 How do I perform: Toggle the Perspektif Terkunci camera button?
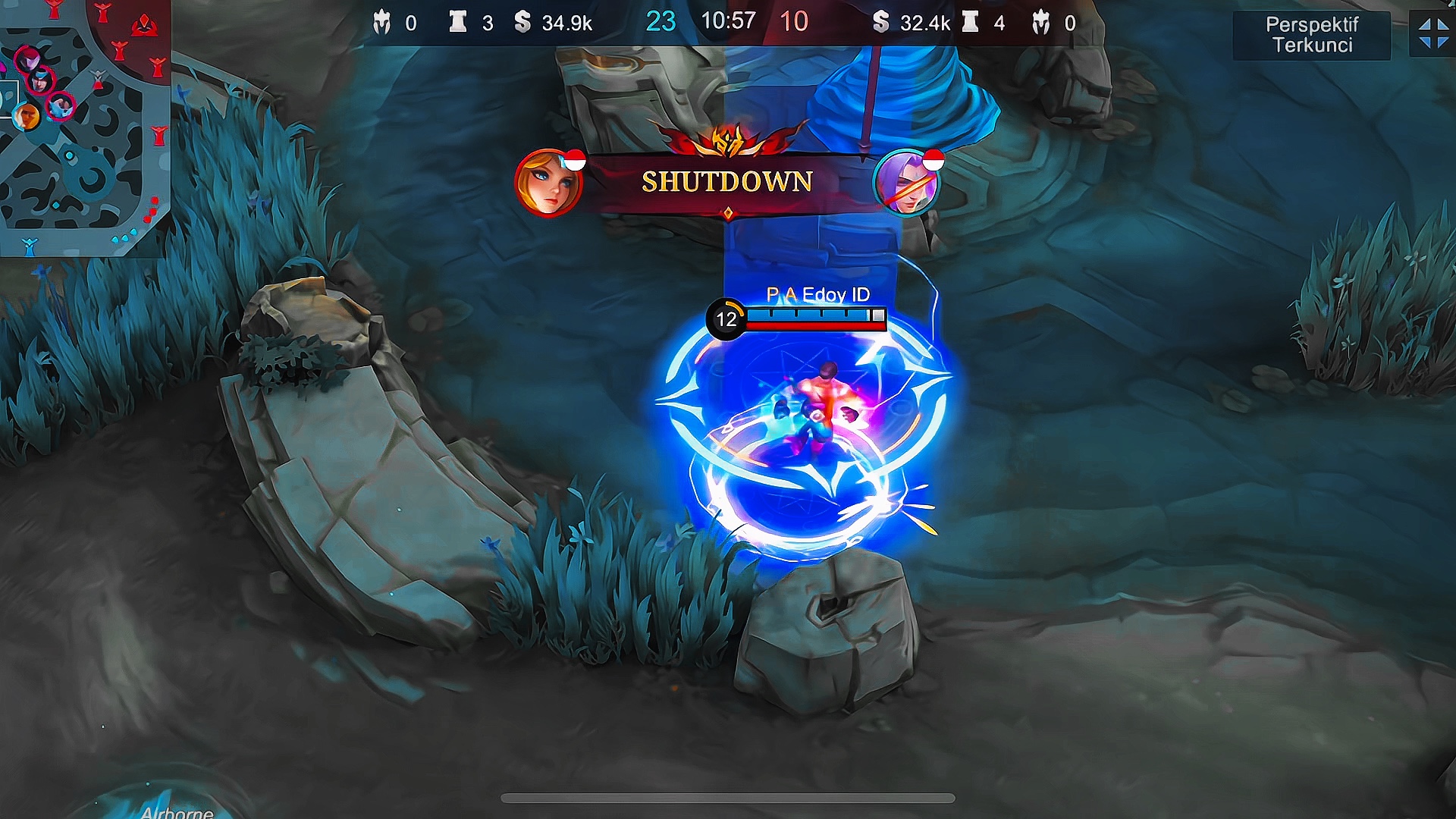click(1311, 35)
